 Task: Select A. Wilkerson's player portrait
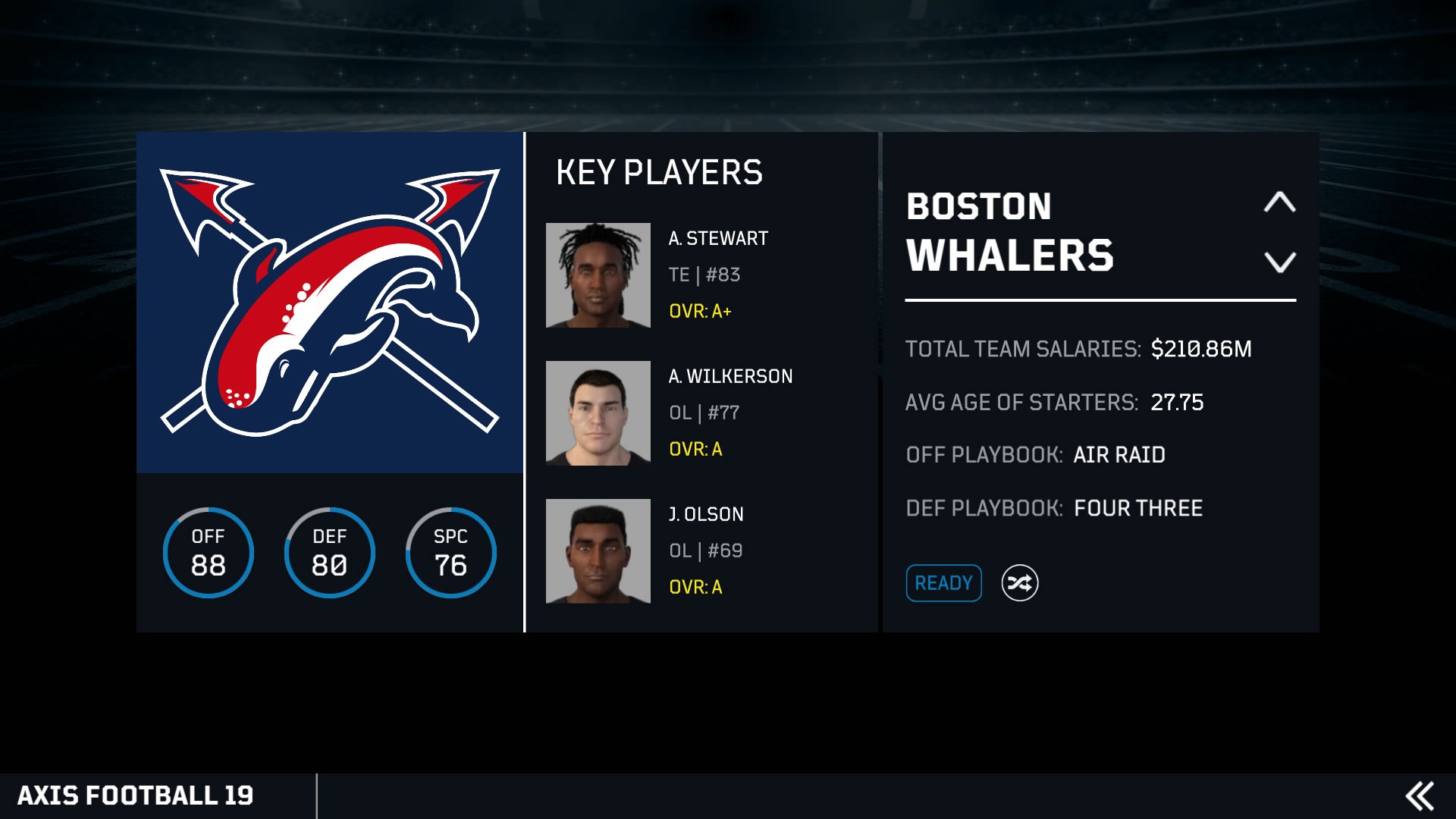(x=598, y=413)
